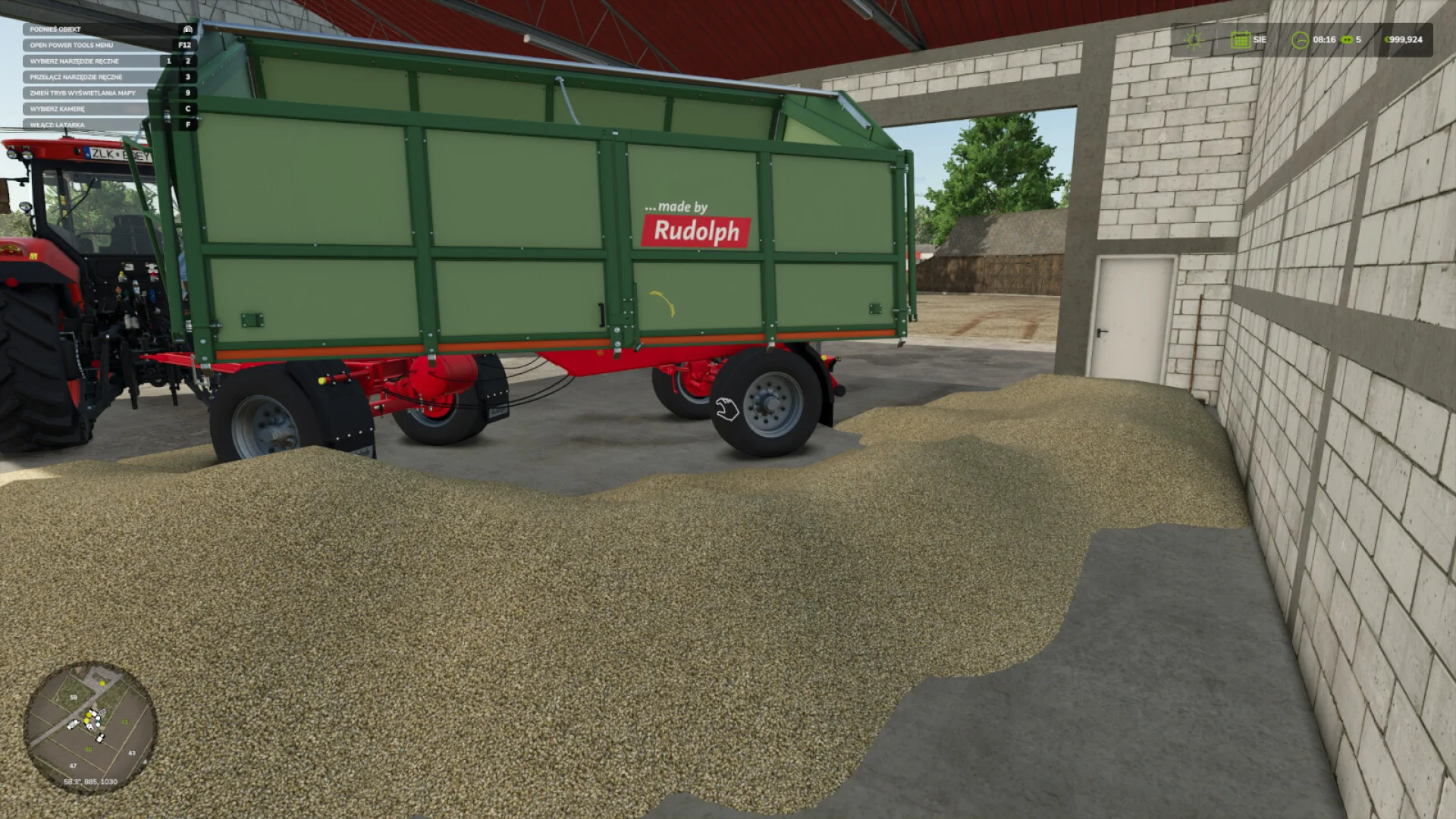Click the 08:16 time-of-day indicator
1456x819 pixels.
coord(1326,39)
